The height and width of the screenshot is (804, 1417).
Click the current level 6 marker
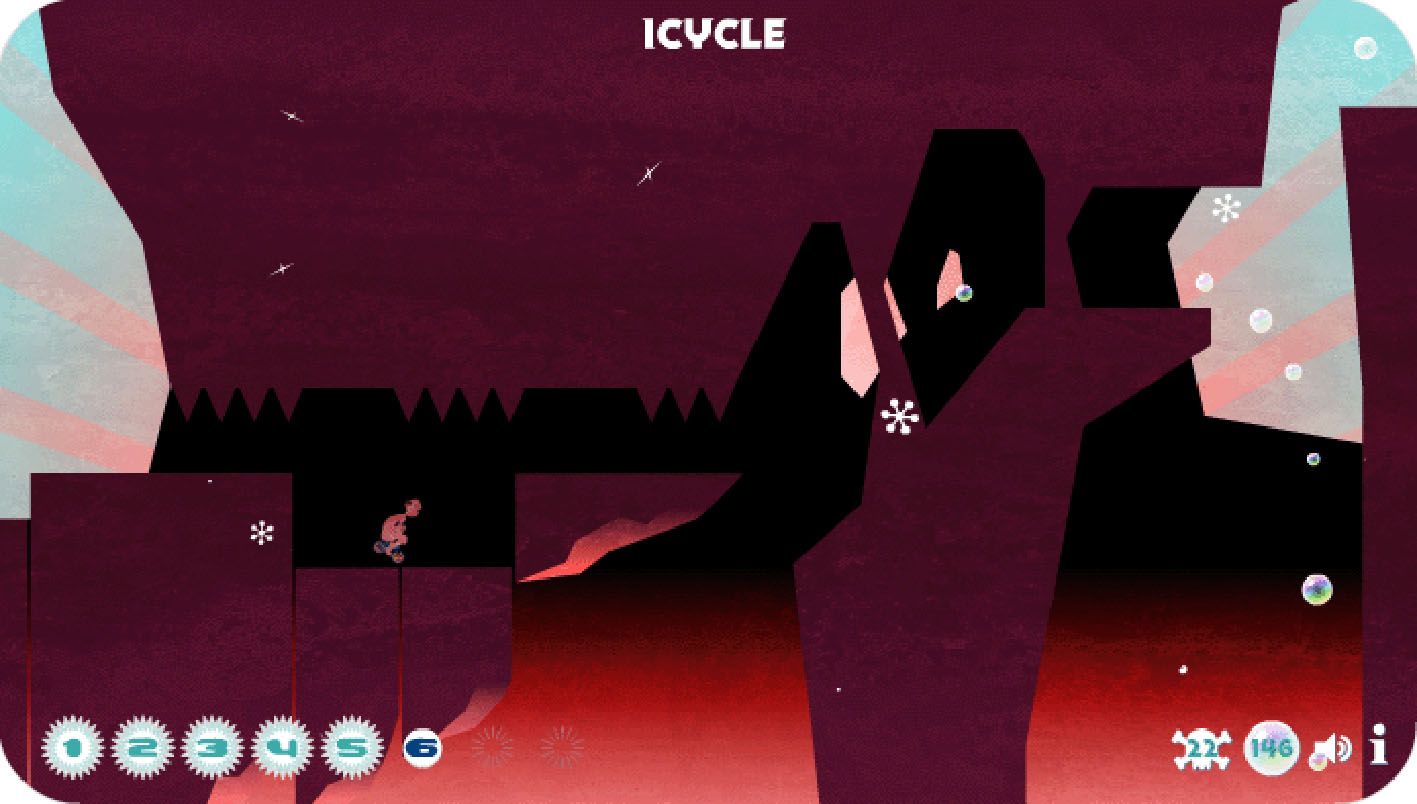(423, 747)
